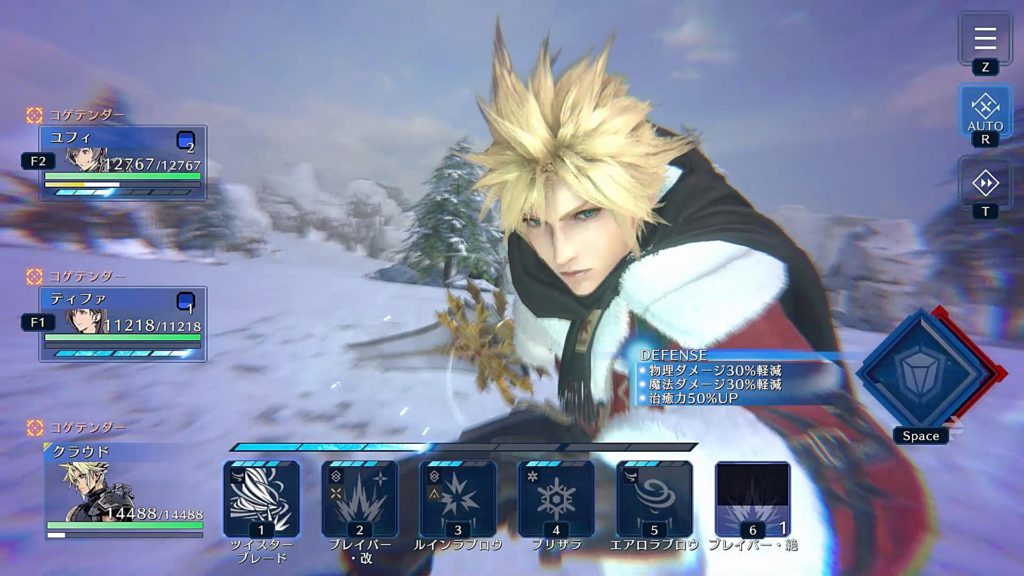
Task: Open the hamburger battle menu
Action: pyautogui.click(x=985, y=39)
